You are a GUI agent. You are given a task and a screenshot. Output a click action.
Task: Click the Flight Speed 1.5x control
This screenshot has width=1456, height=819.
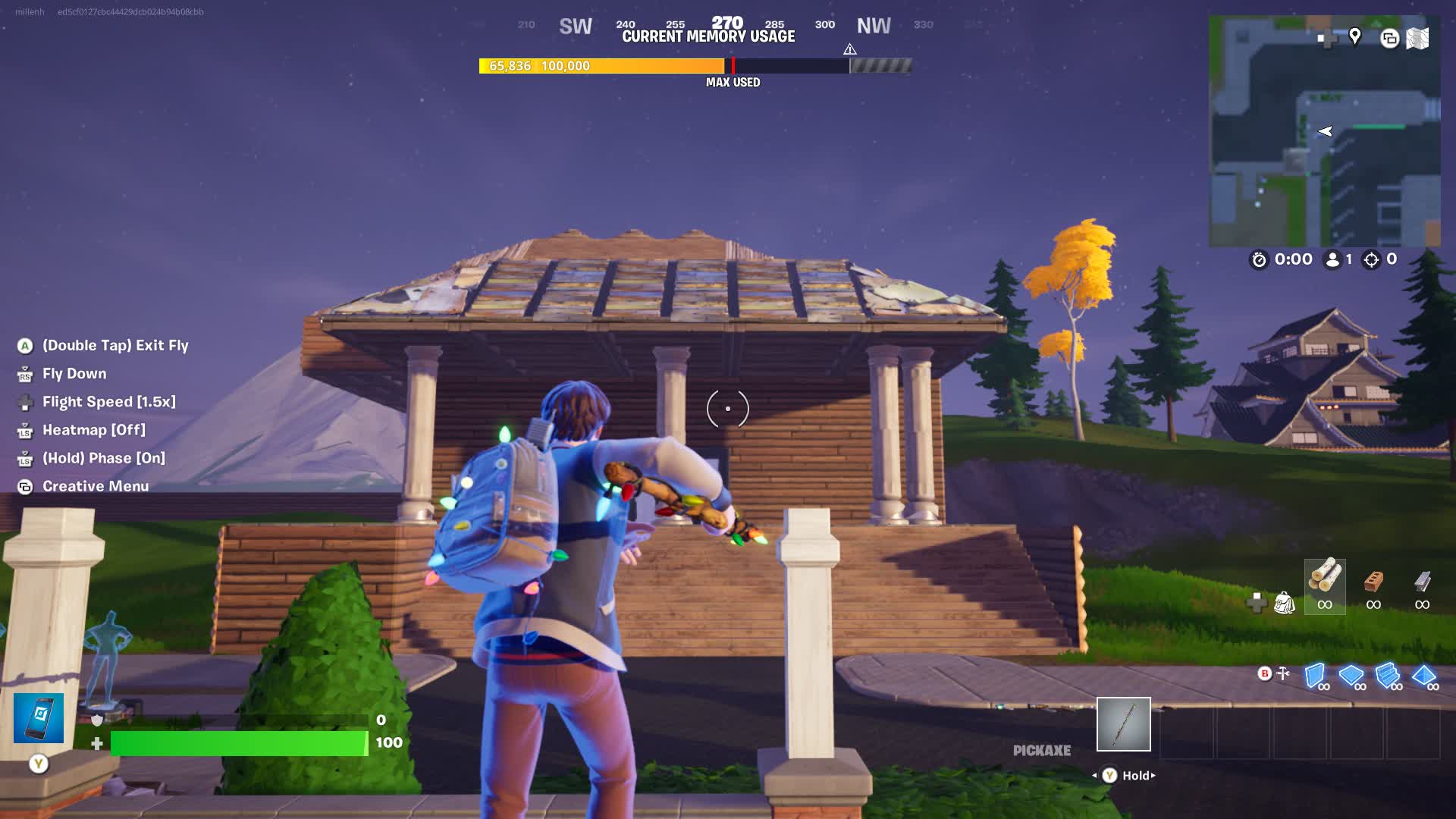110,401
